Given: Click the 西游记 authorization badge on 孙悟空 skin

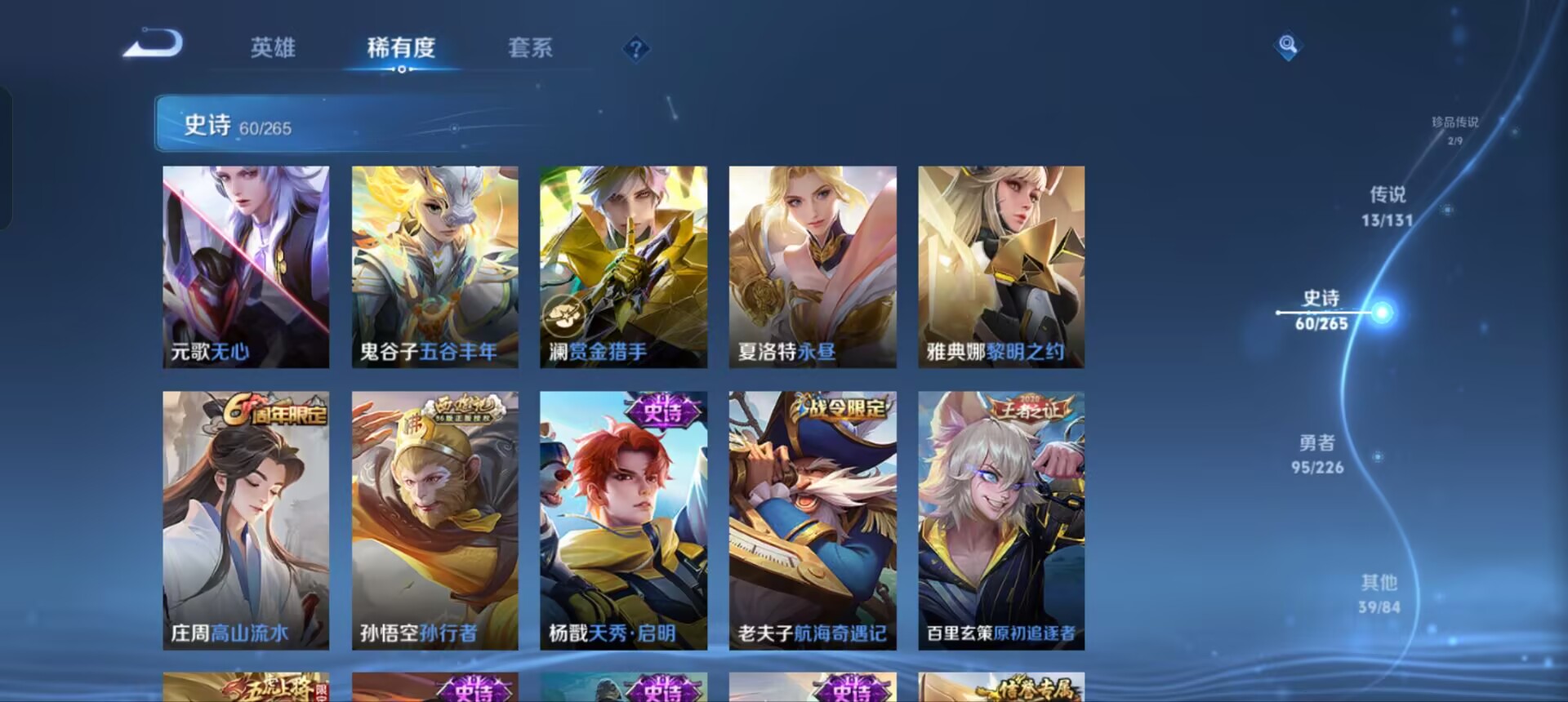Looking at the screenshot, I should click(x=464, y=407).
